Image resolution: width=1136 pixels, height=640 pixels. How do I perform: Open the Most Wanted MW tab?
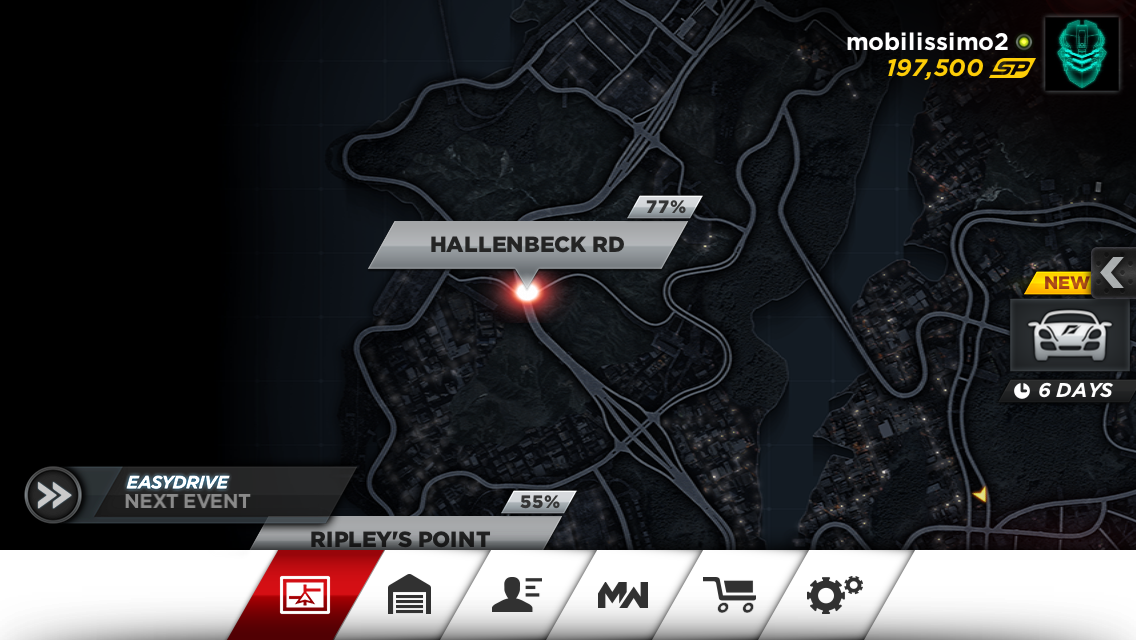[x=622, y=596]
